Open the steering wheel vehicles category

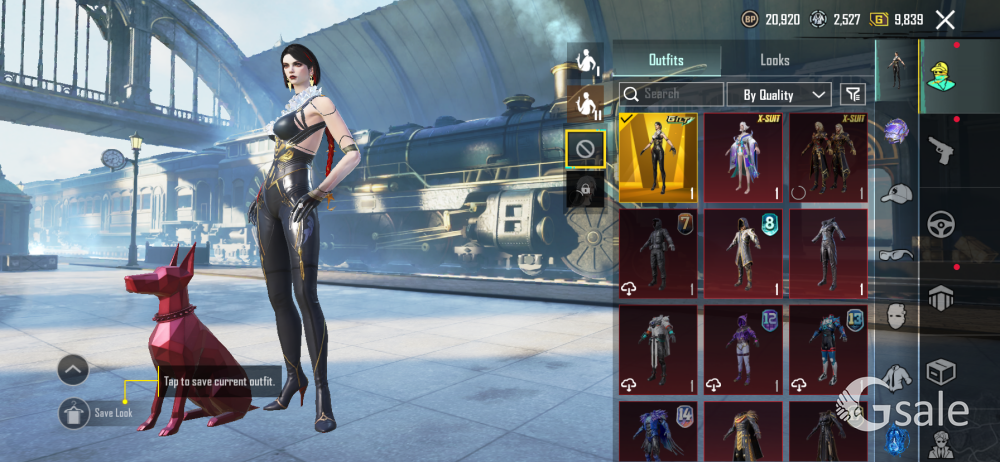[939, 223]
